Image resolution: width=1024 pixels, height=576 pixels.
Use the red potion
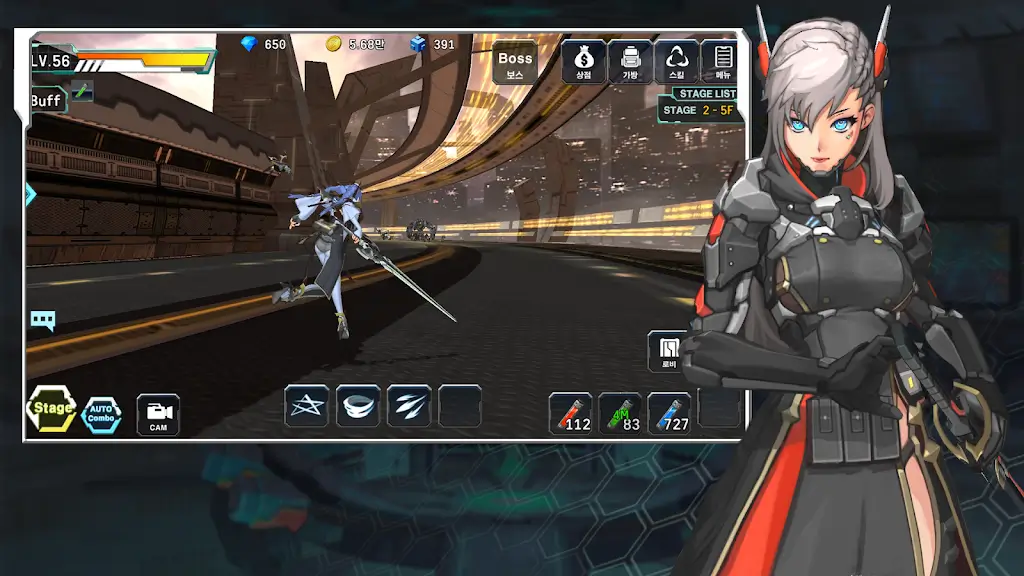[x=570, y=413]
